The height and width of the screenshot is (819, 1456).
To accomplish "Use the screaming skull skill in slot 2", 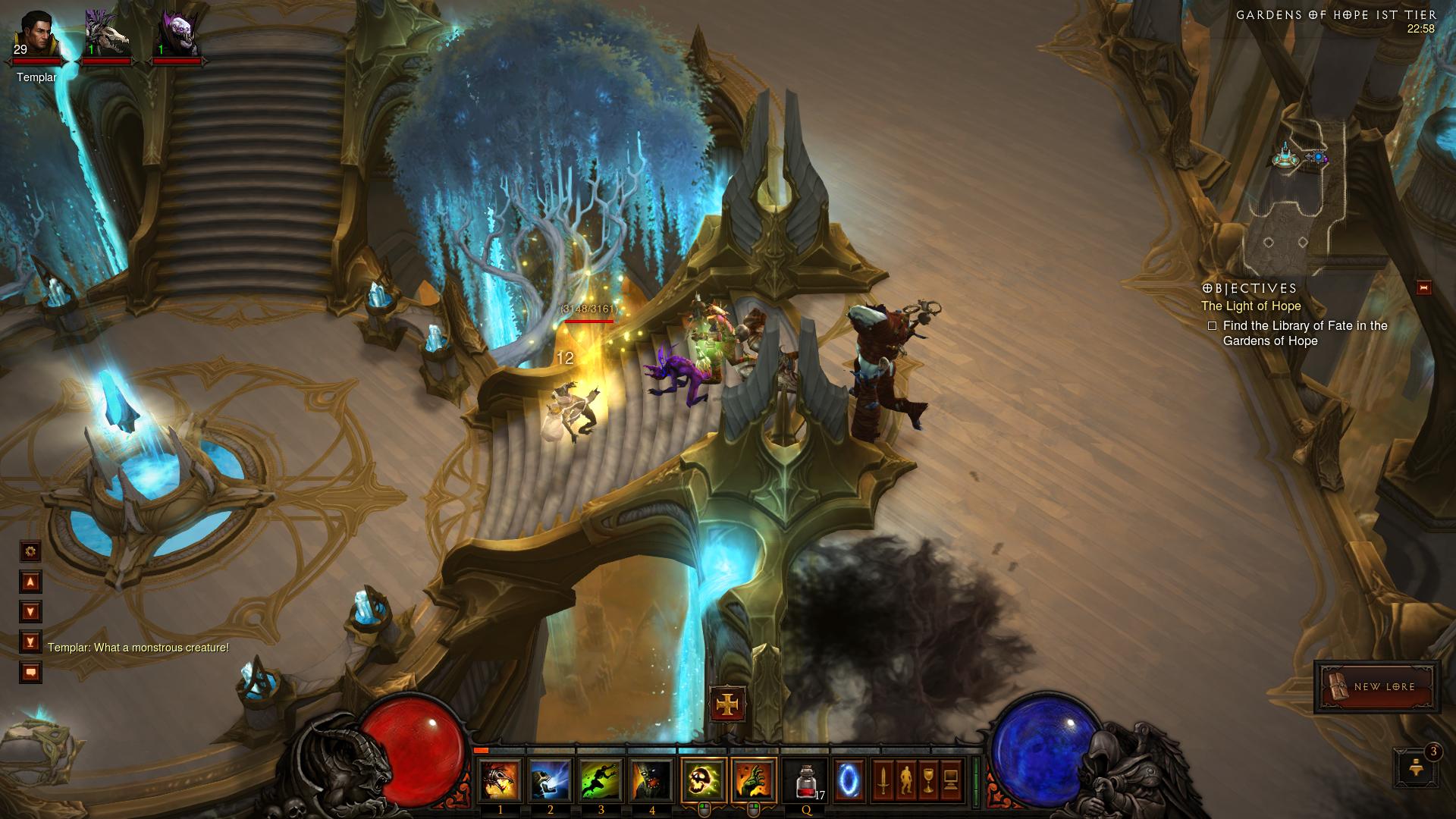I will (x=551, y=781).
